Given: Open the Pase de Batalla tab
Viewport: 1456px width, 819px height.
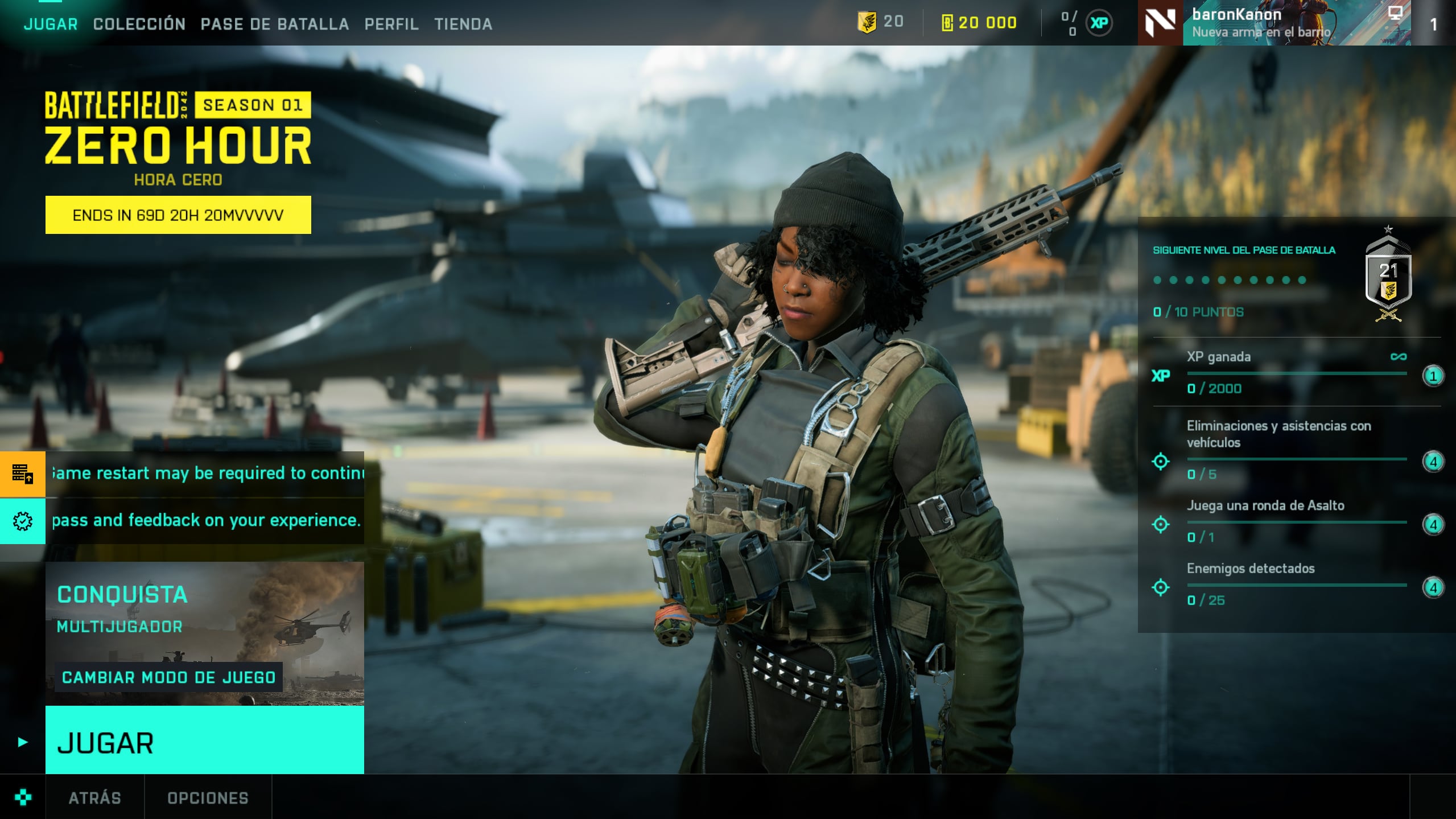Looking at the screenshot, I should click(275, 24).
